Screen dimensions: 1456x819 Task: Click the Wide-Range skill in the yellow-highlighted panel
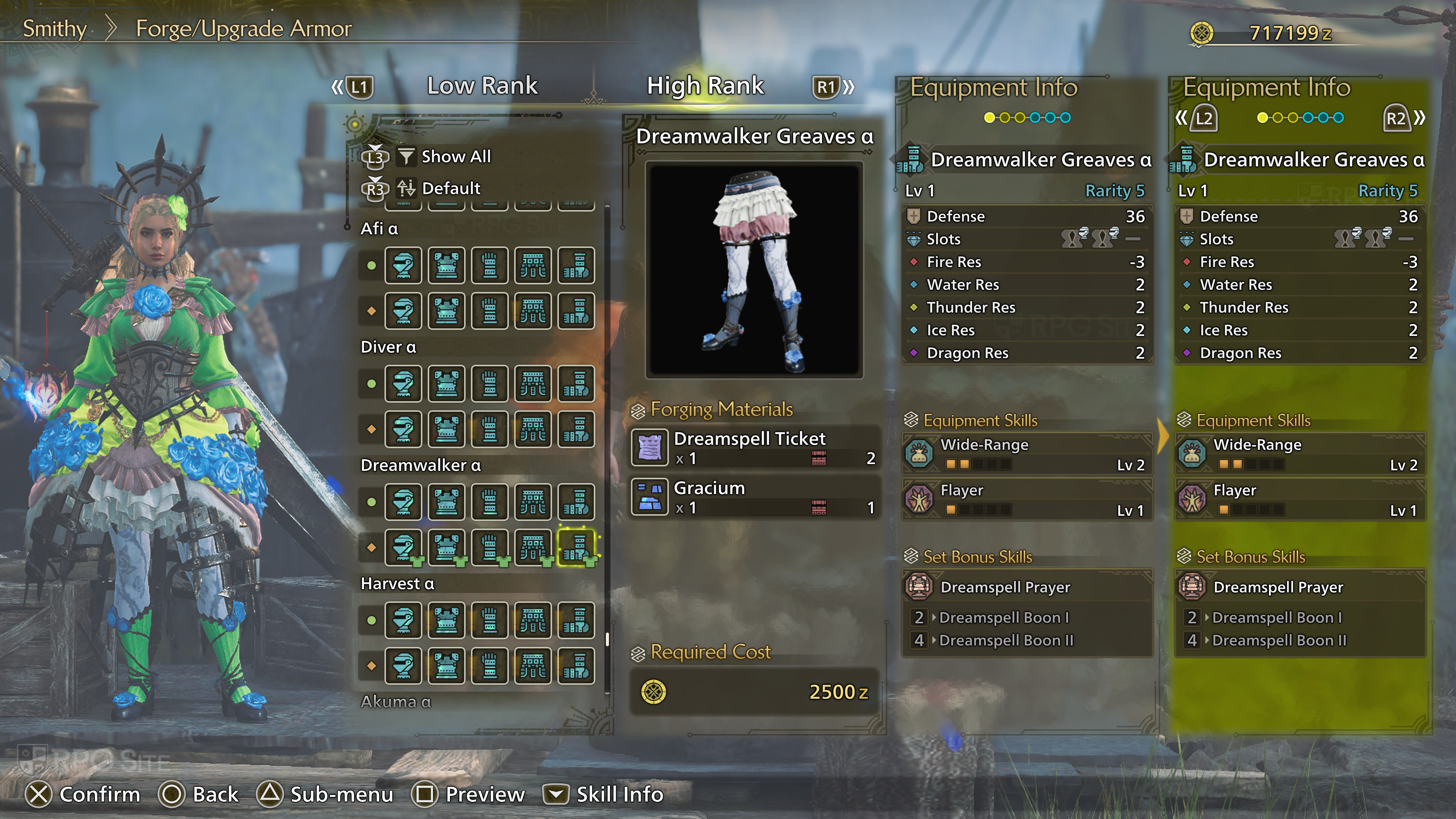pos(1300,454)
